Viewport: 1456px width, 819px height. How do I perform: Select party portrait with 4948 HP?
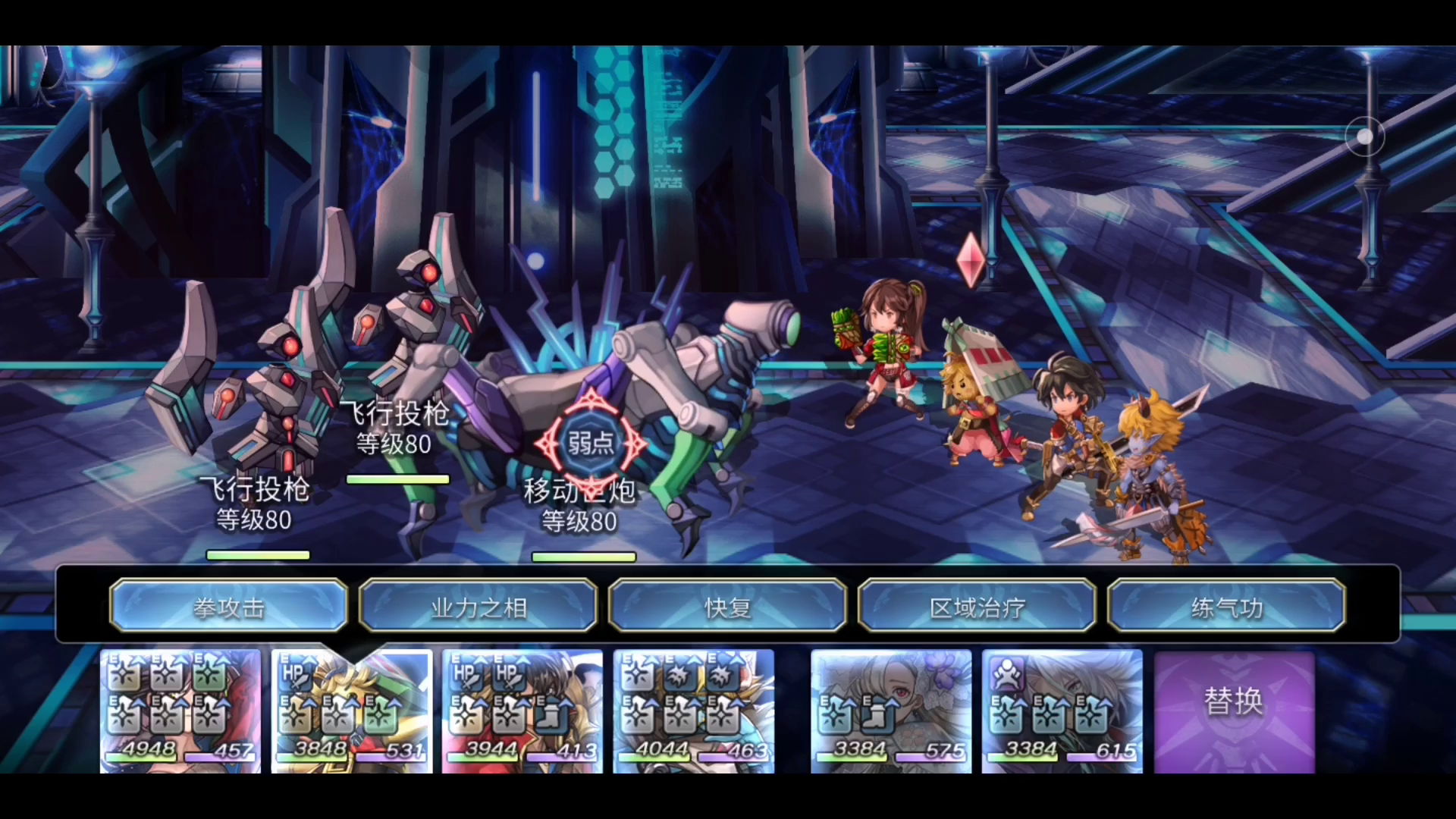pyautogui.click(x=180, y=711)
